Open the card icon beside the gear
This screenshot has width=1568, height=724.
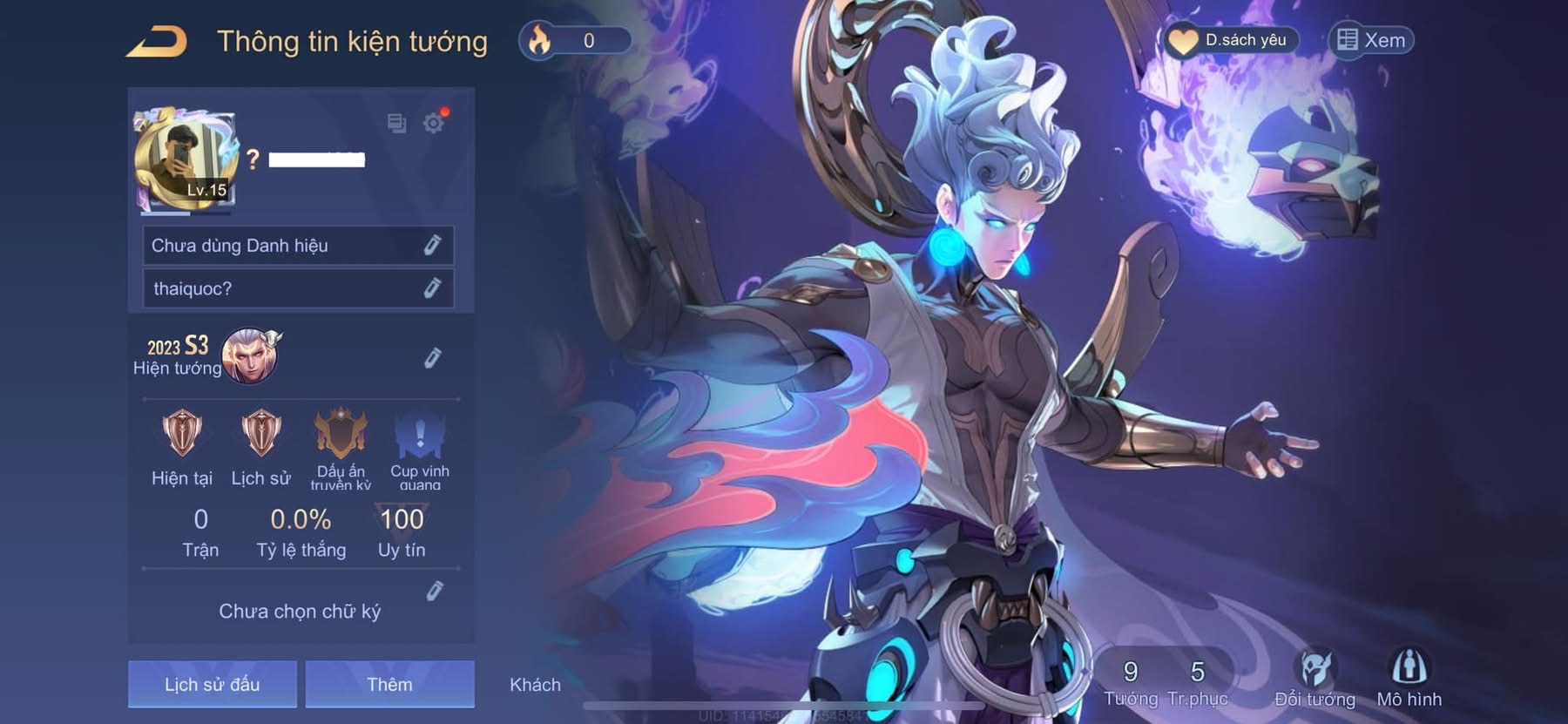click(396, 123)
